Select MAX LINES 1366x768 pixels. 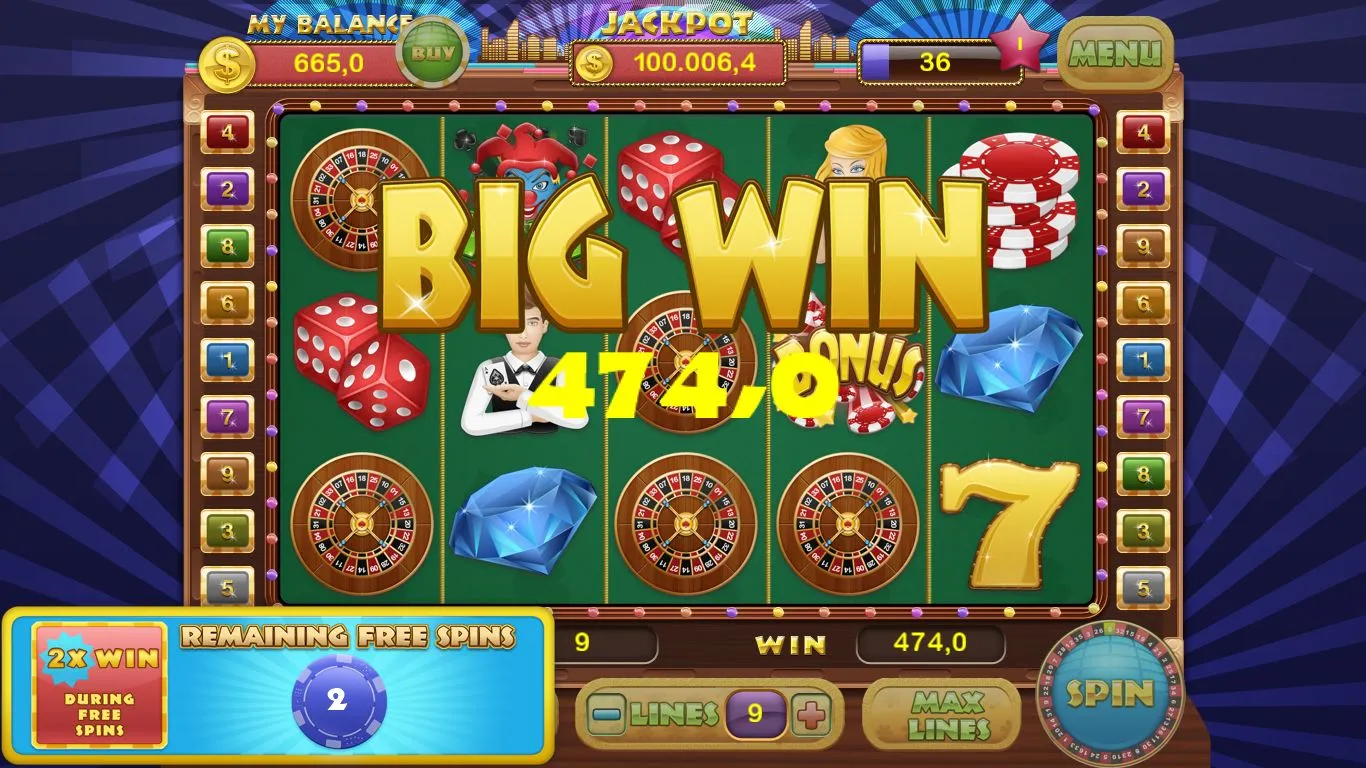point(941,714)
